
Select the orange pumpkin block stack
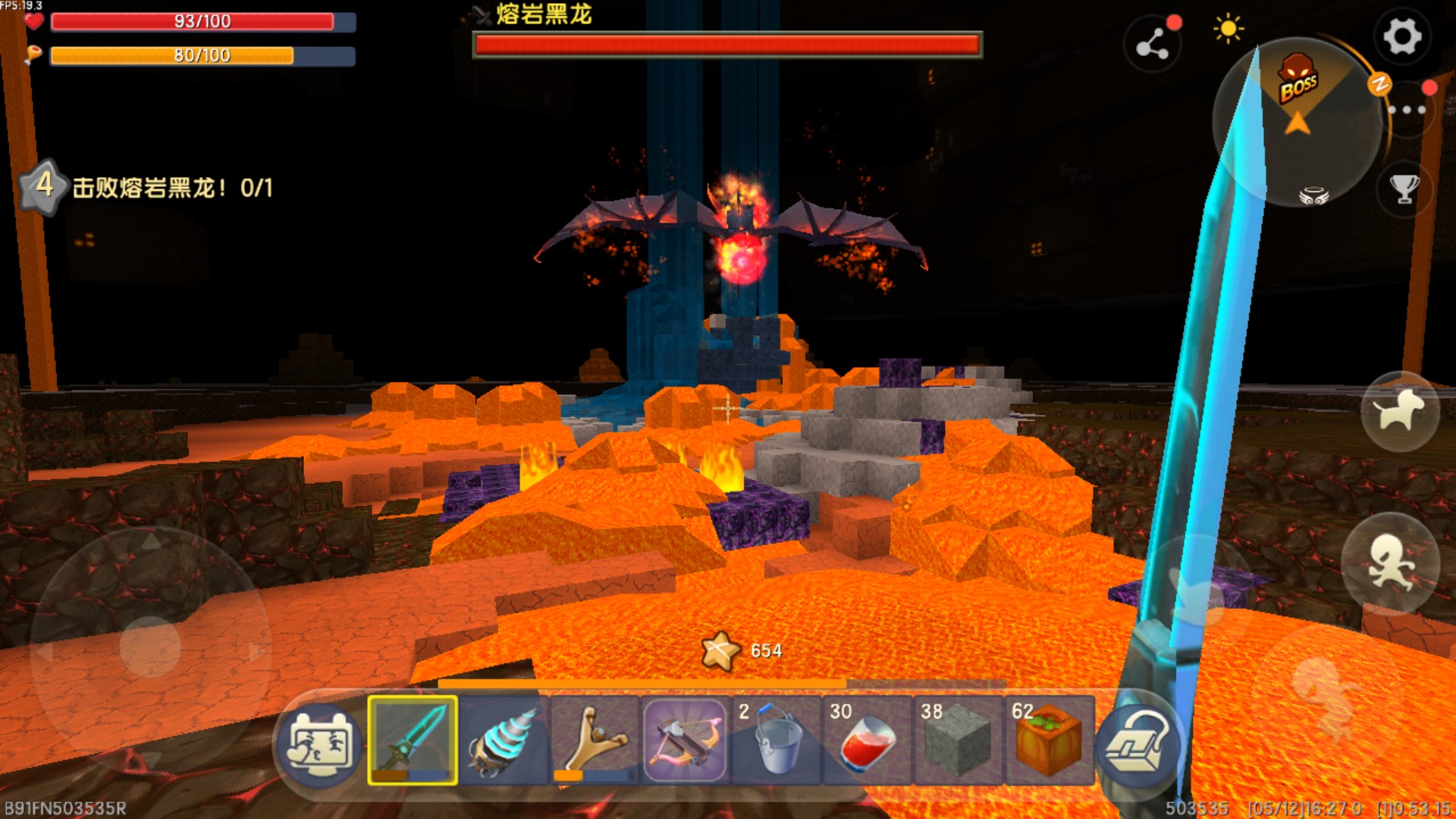pos(1049,740)
